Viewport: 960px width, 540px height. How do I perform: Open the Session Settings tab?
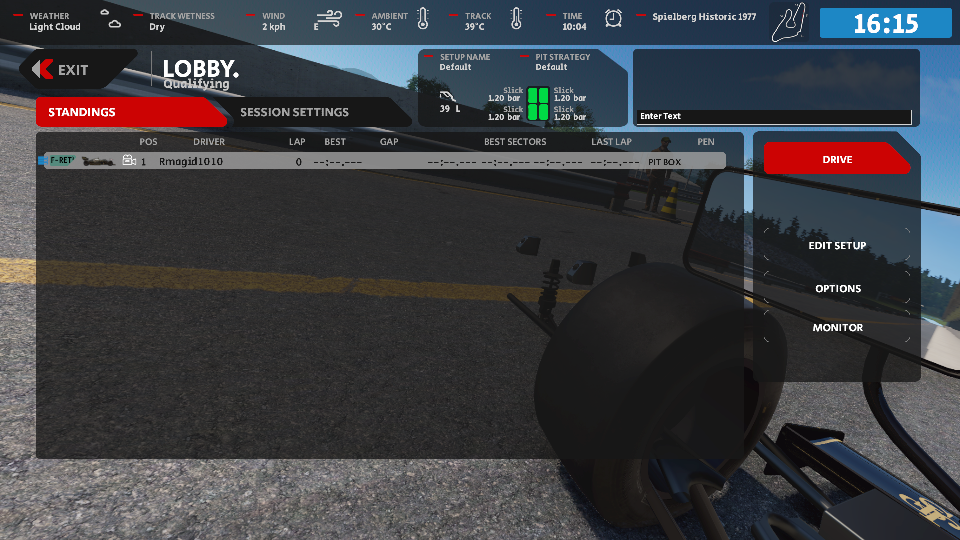295,112
